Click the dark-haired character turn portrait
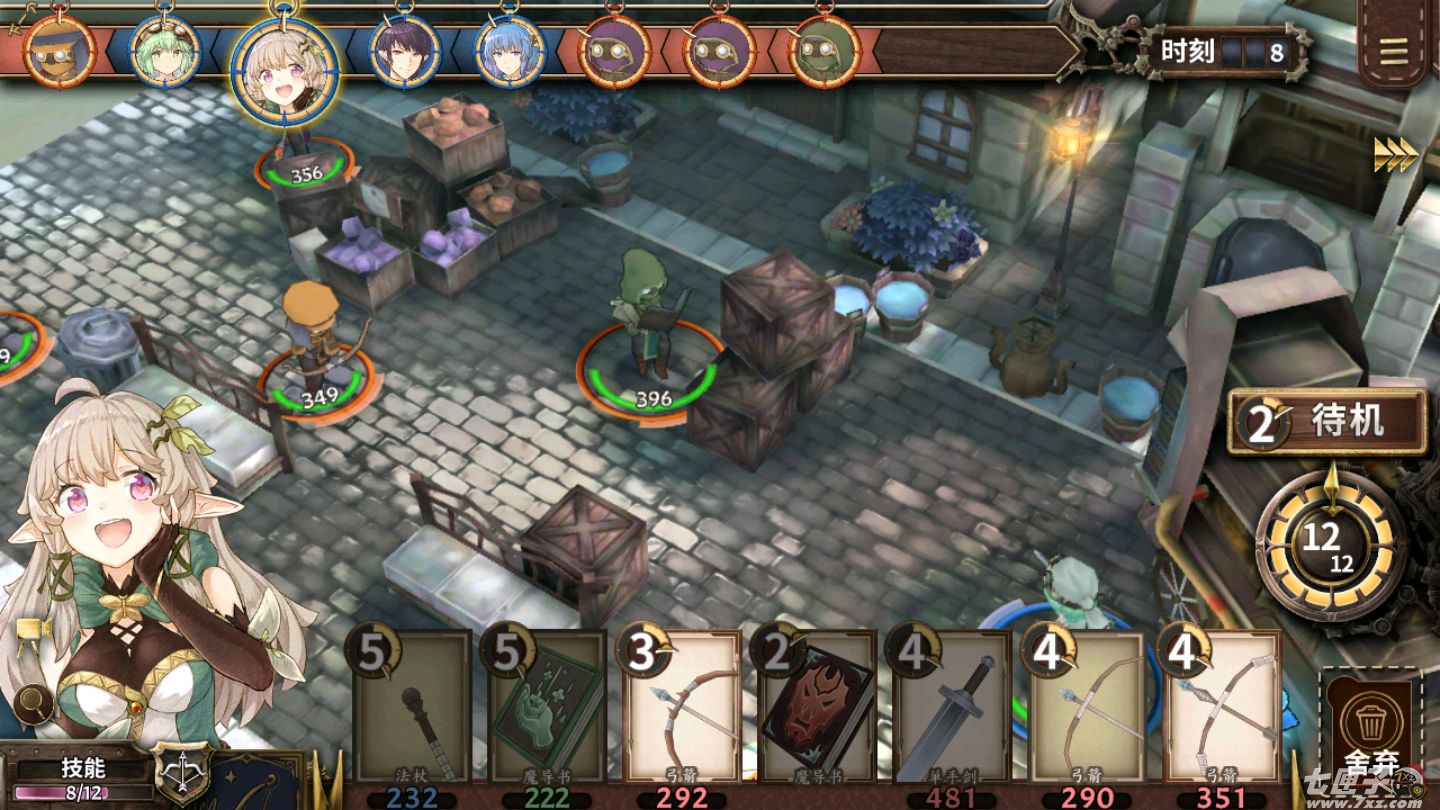The image size is (1440, 810). (x=405, y=50)
